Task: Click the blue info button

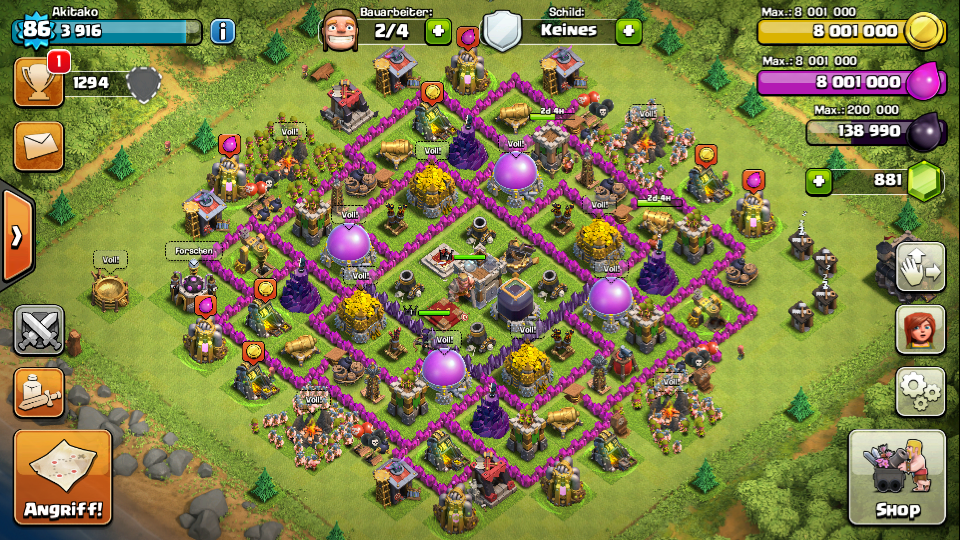Action: 222,31
